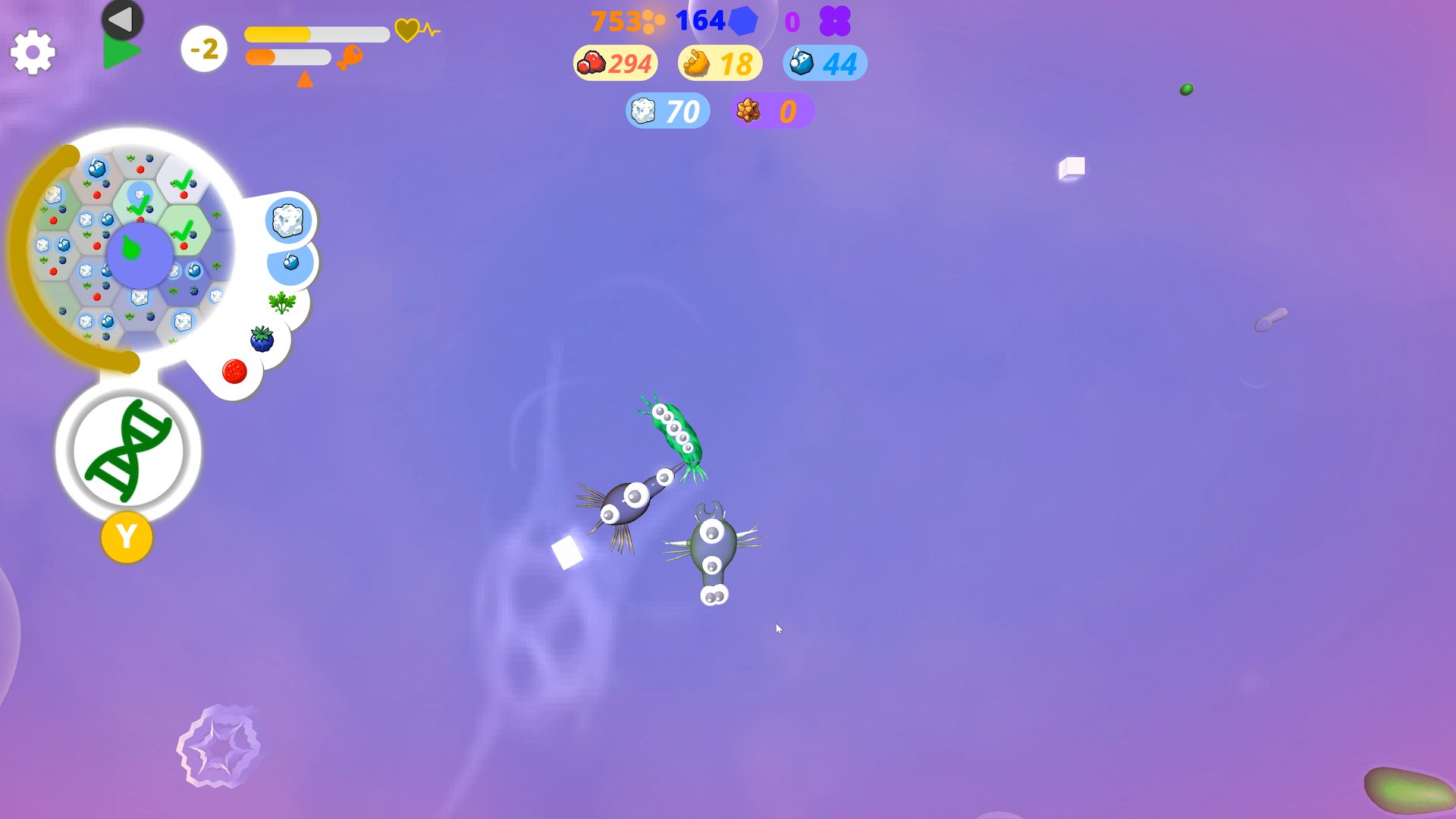Open the DNA evolution menu
The width and height of the screenshot is (1456, 819).
click(127, 450)
